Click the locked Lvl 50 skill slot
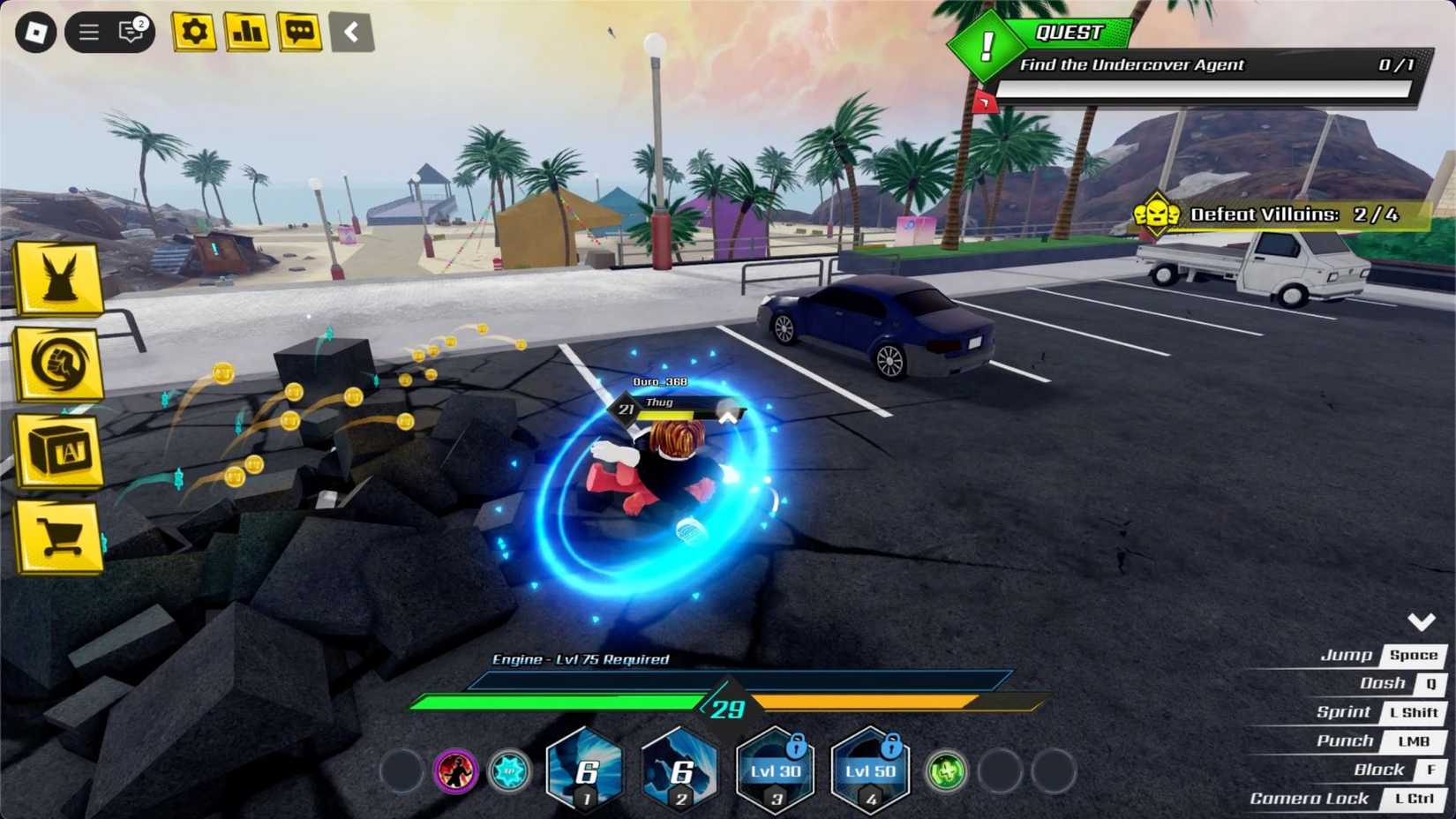This screenshot has height=819, width=1456. tap(870, 770)
